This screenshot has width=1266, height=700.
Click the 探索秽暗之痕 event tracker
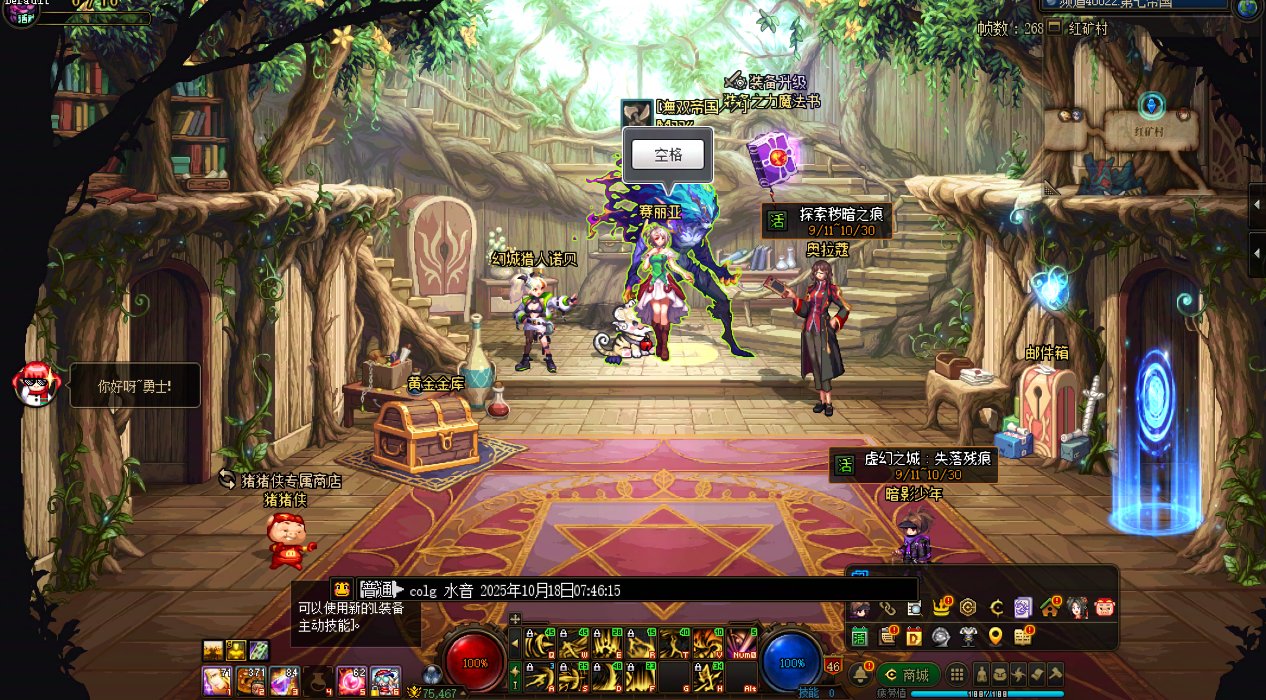[x=827, y=221]
